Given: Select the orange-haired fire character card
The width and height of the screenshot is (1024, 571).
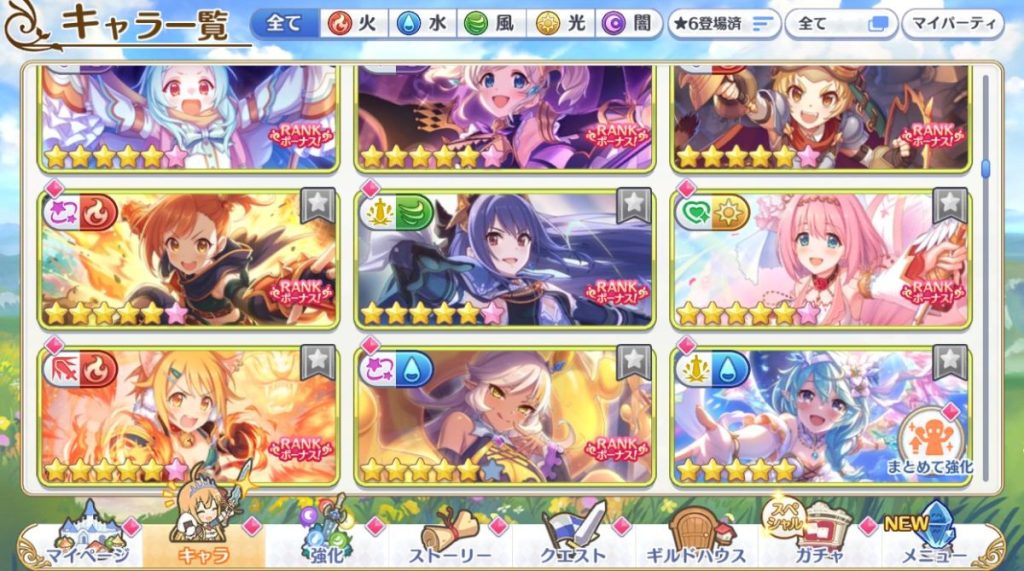Looking at the screenshot, I should click(x=189, y=260).
